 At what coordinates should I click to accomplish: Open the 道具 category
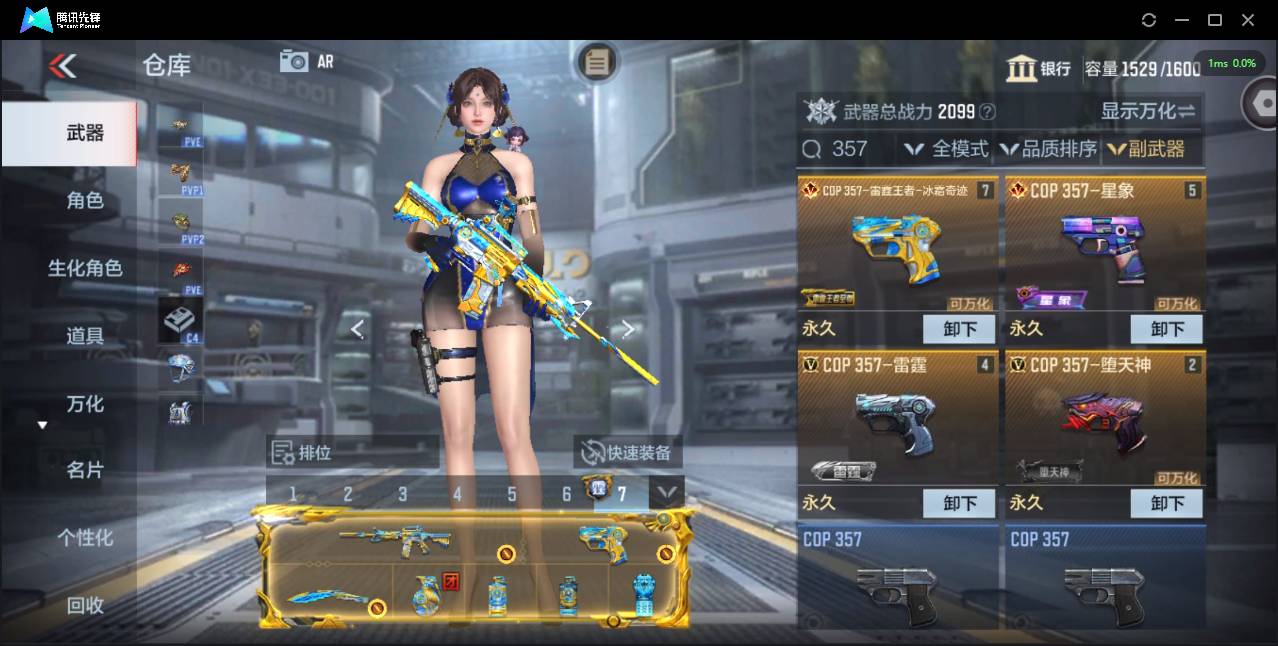click(84, 336)
